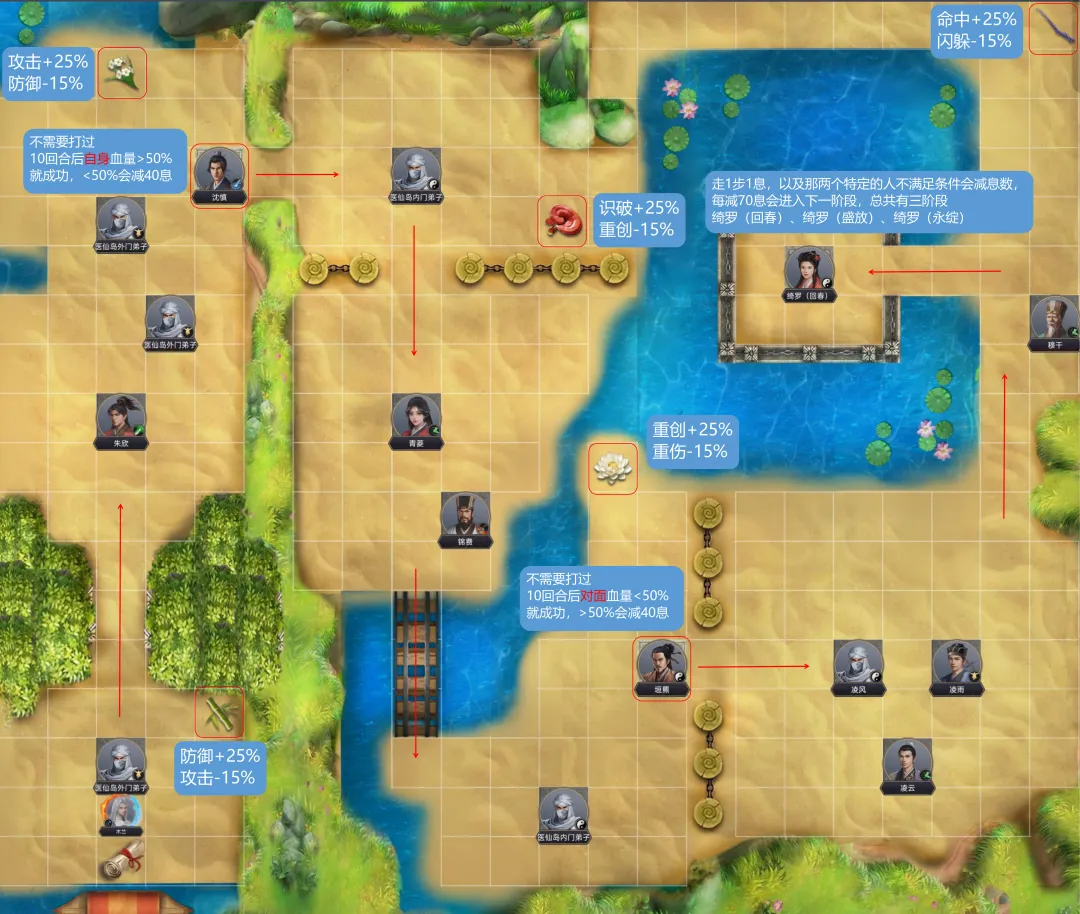Choose the 朱欣 unit token
Viewport: 1080px width, 914px height.
[x=121, y=417]
